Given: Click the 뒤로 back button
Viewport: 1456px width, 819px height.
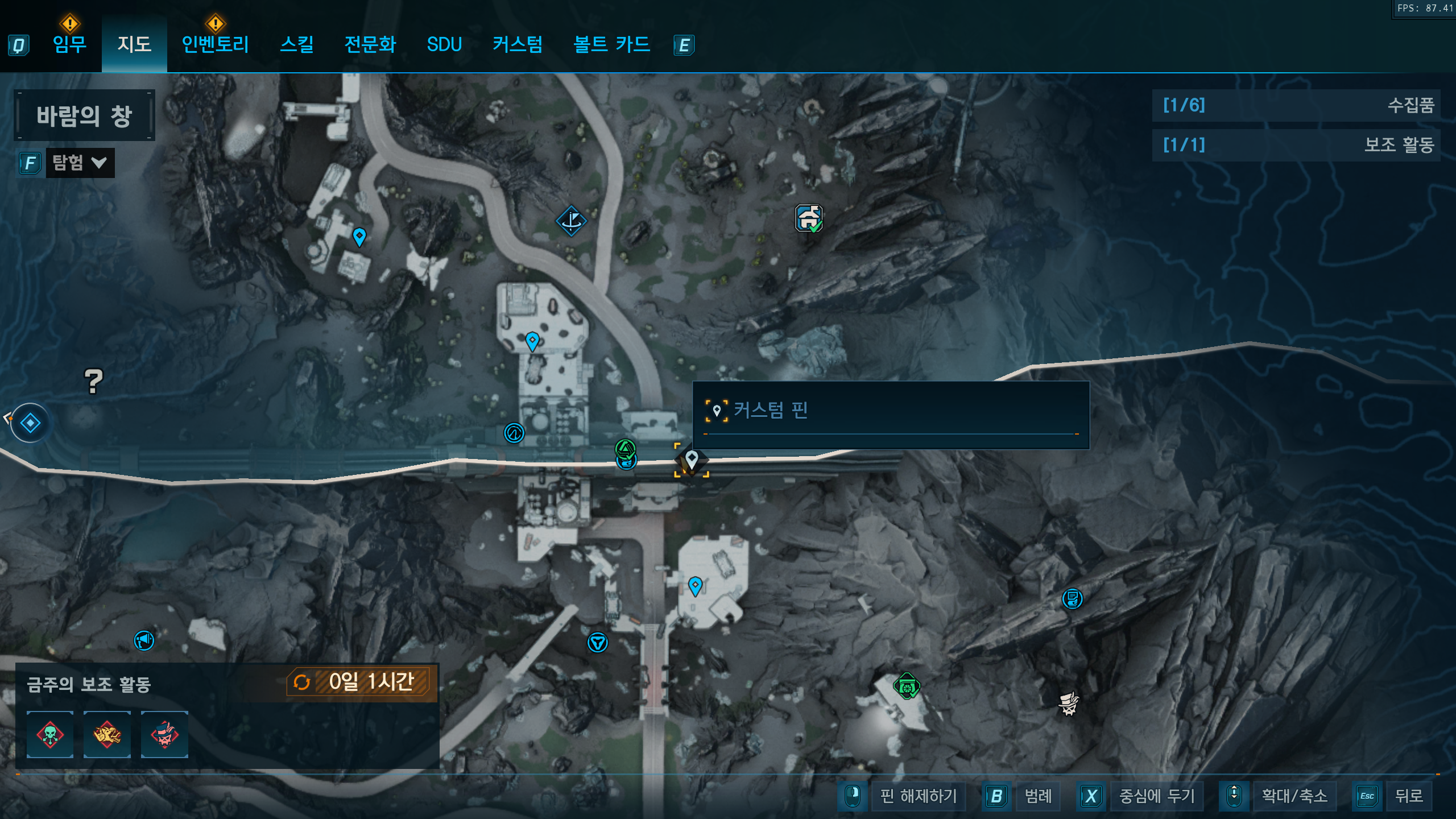Looking at the screenshot, I should pos(1409,796).
